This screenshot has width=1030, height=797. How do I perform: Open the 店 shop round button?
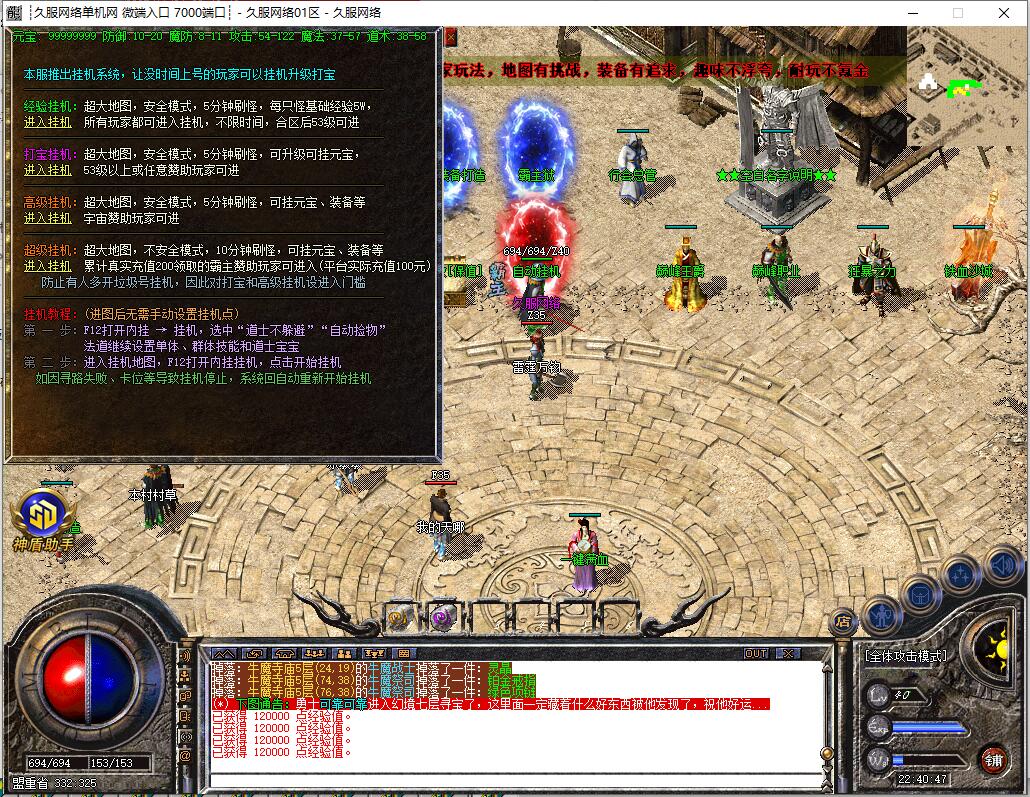843,620
